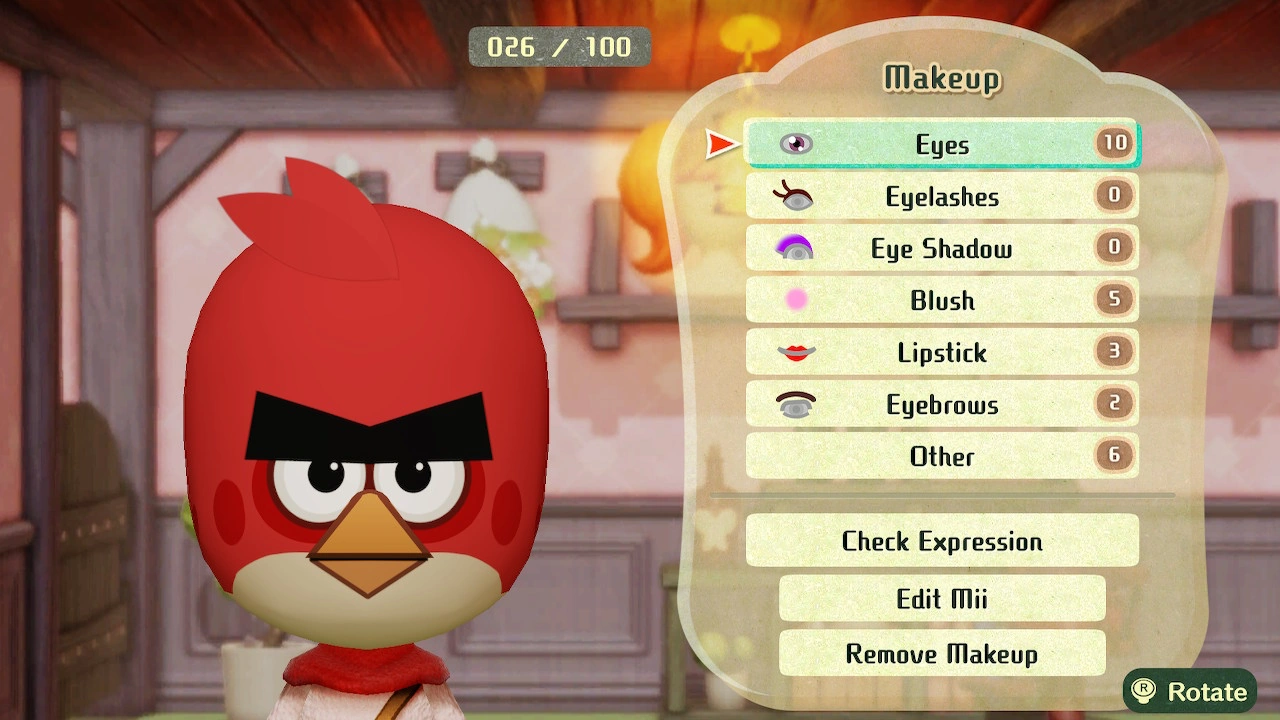Open the Eye Shadow icon

tap(793, 248)
